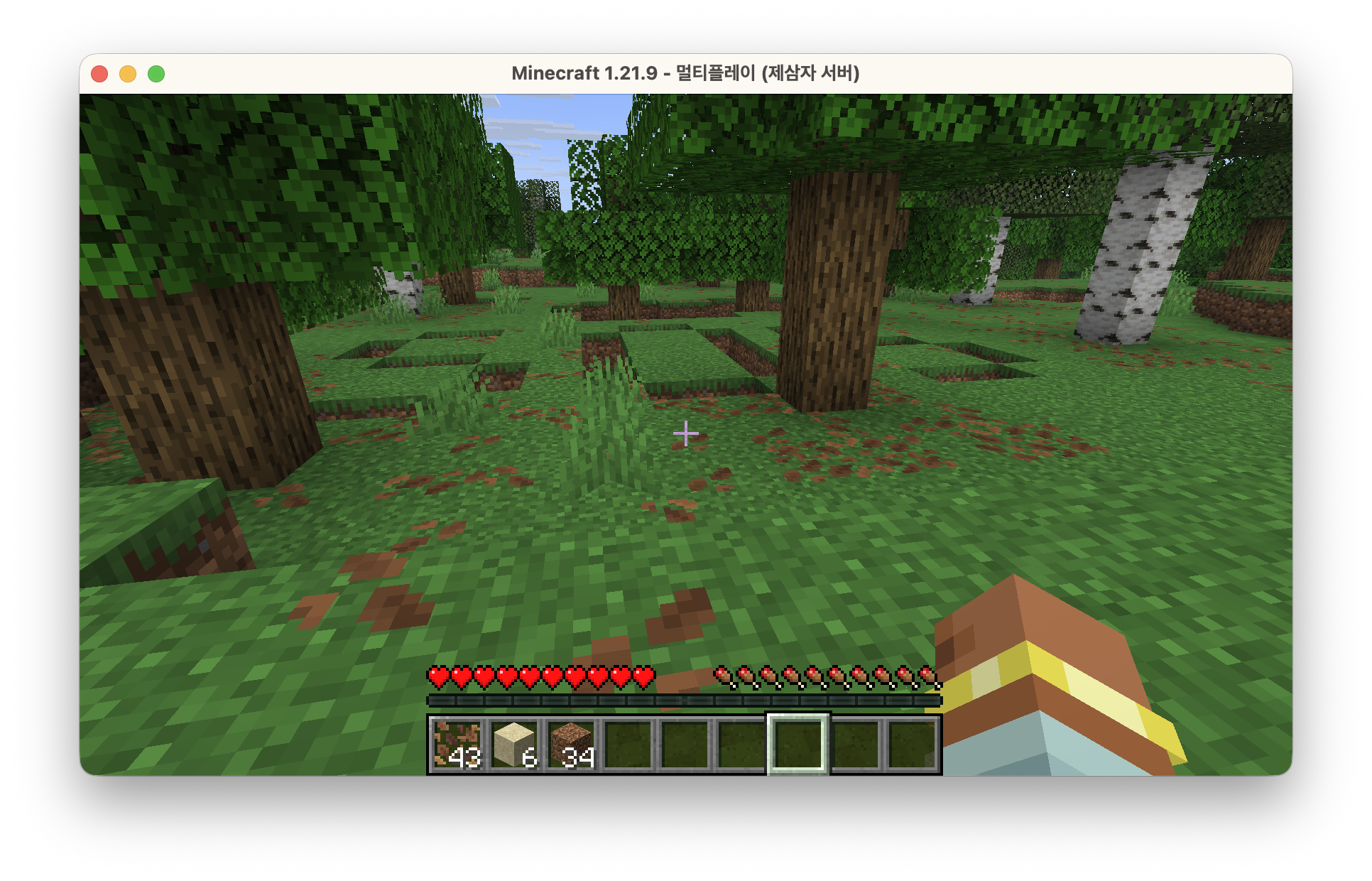Image resolution: width=1372 pixels, height=881 pixels.
Task: Select the dirt block in hotbar slot three
Action: coord(572,745)
